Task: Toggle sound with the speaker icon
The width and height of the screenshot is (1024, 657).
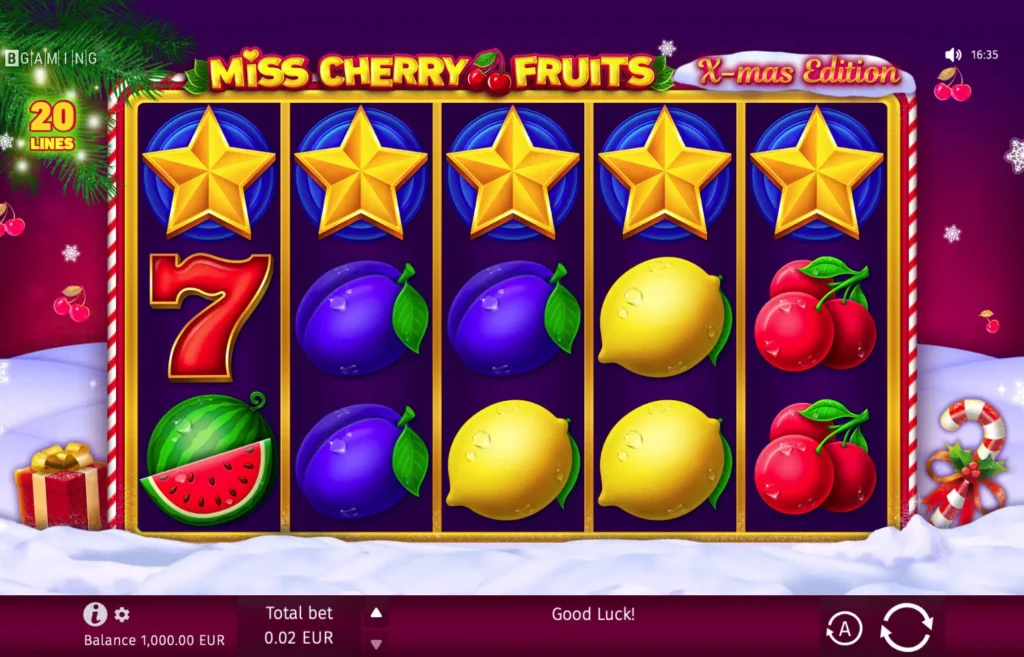Action: click(x=953, y=55)
